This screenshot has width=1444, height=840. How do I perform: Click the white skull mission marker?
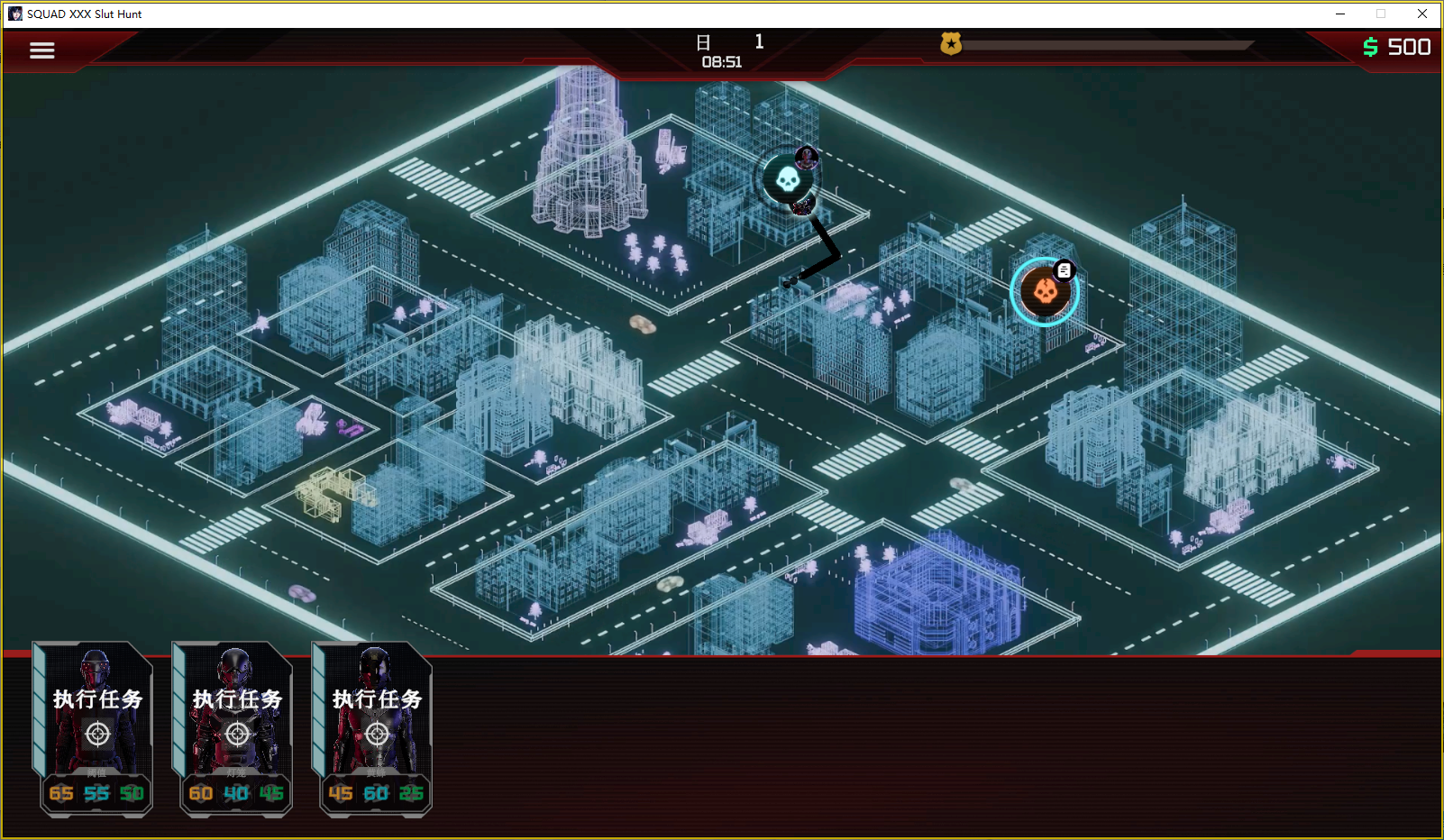(787, 179)
